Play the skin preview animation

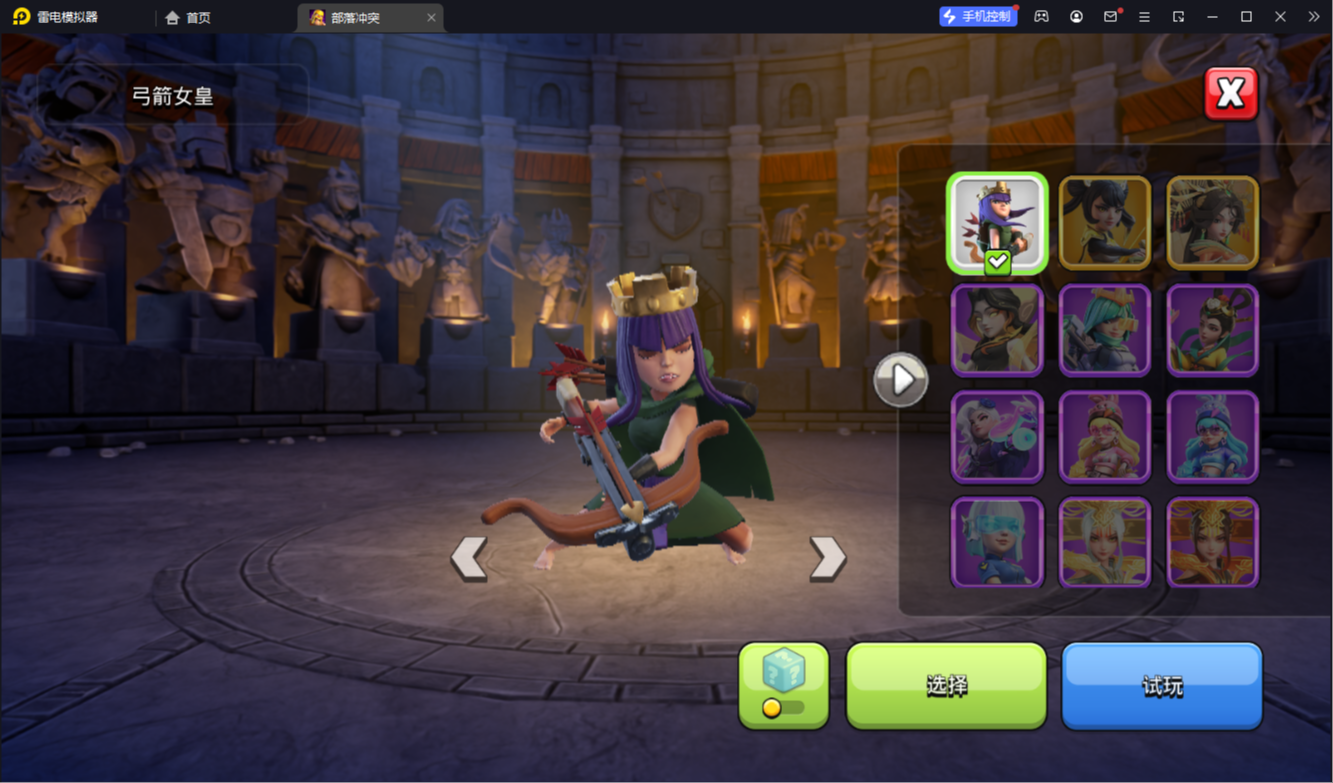900,380
